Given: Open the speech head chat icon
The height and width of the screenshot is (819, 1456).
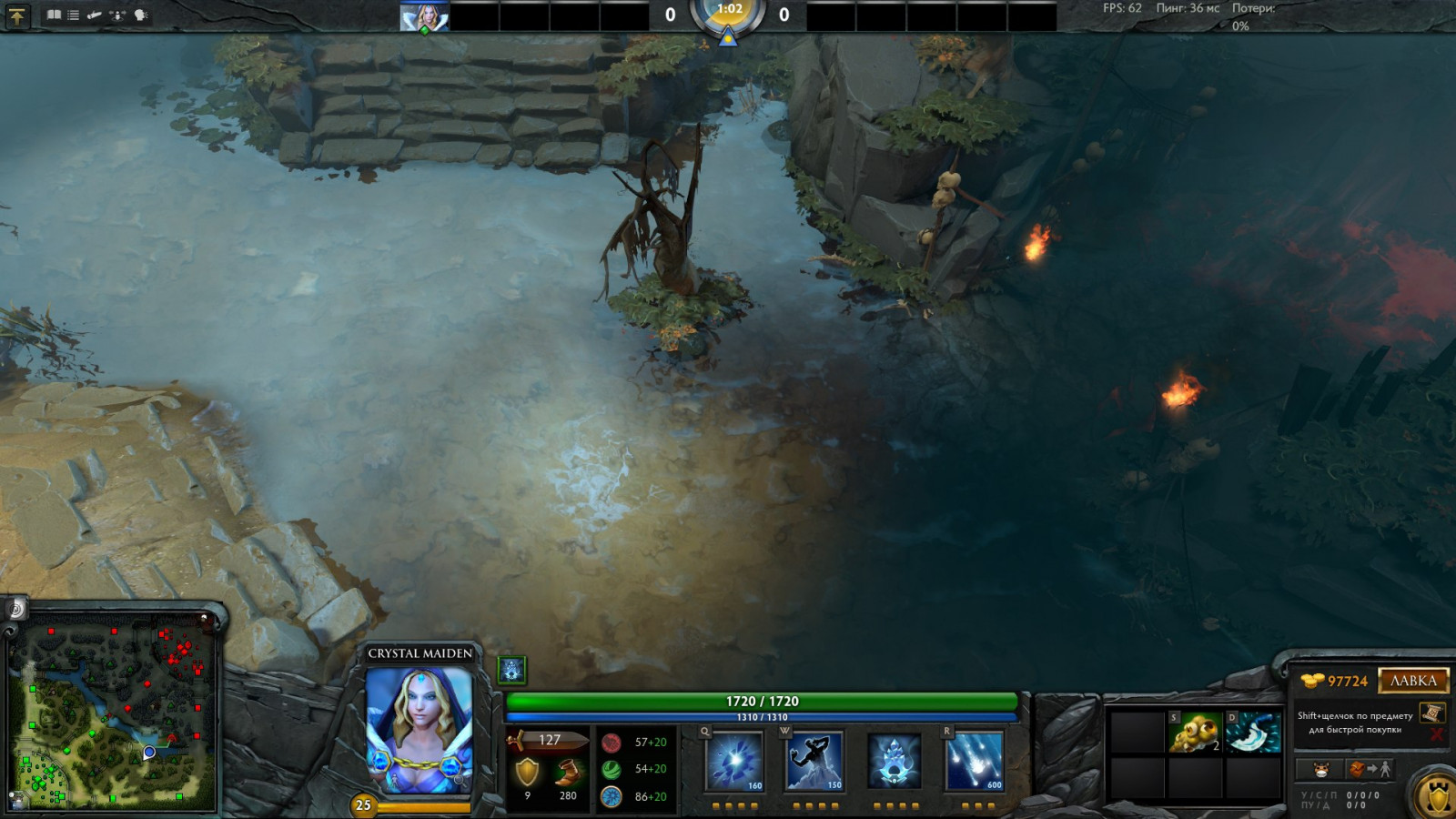Looking at the screenshot, I should [141, 15].
